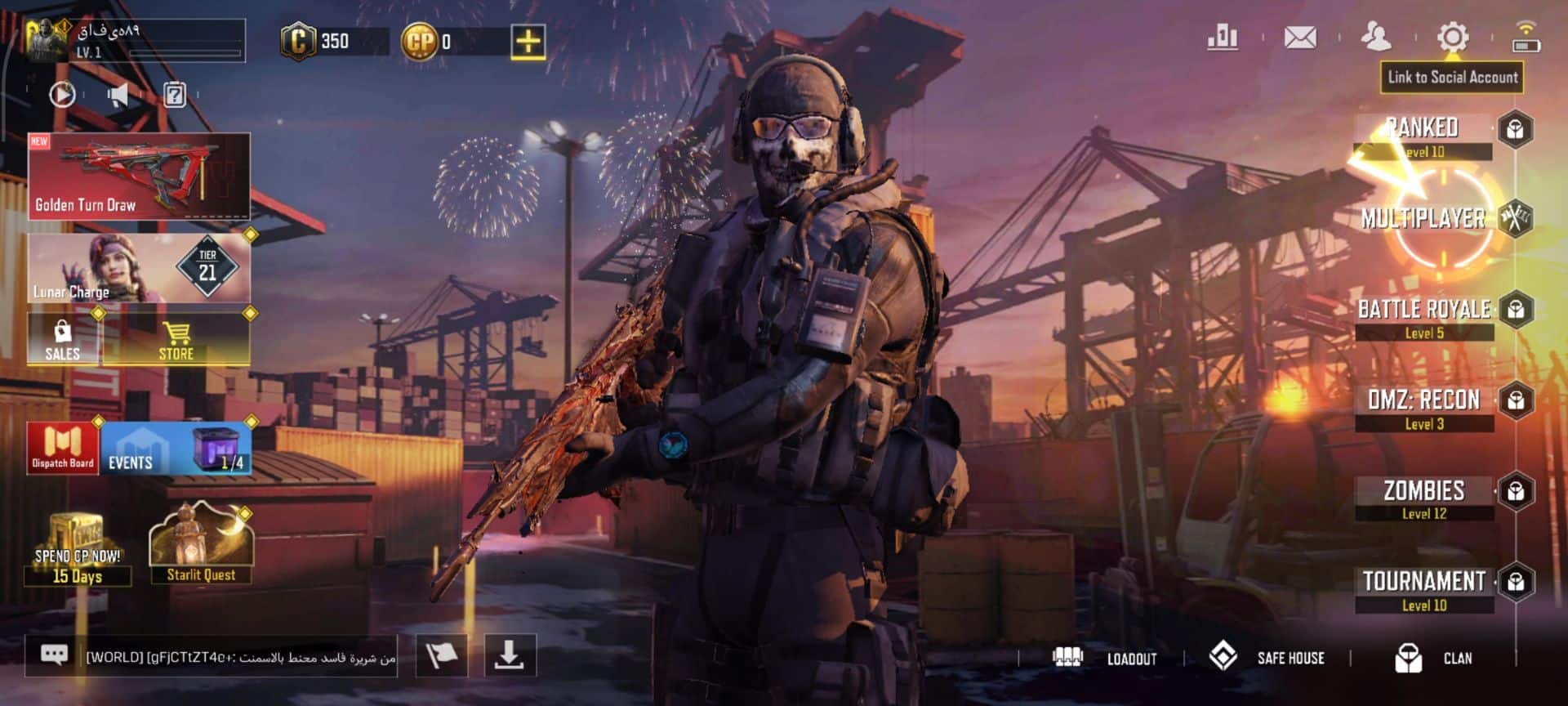Viewport: 1568px width, 706px height.
Task: Enter the DMZ: Recon mode
Action: [x=1424, y=408]
